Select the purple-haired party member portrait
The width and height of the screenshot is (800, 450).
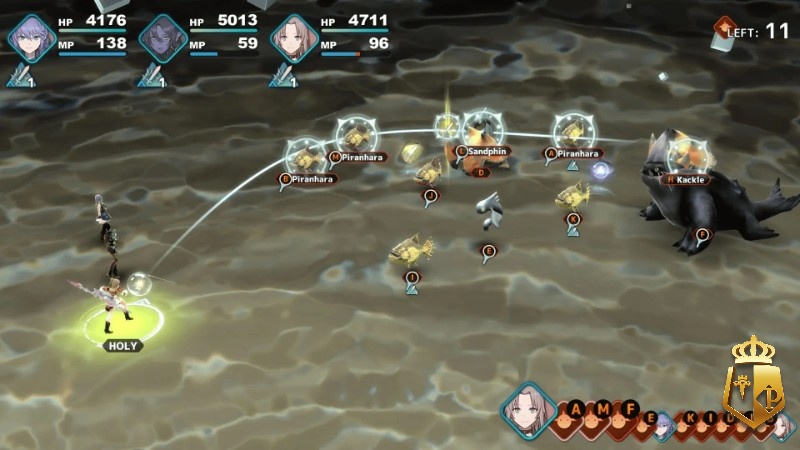tap(30, 38)
